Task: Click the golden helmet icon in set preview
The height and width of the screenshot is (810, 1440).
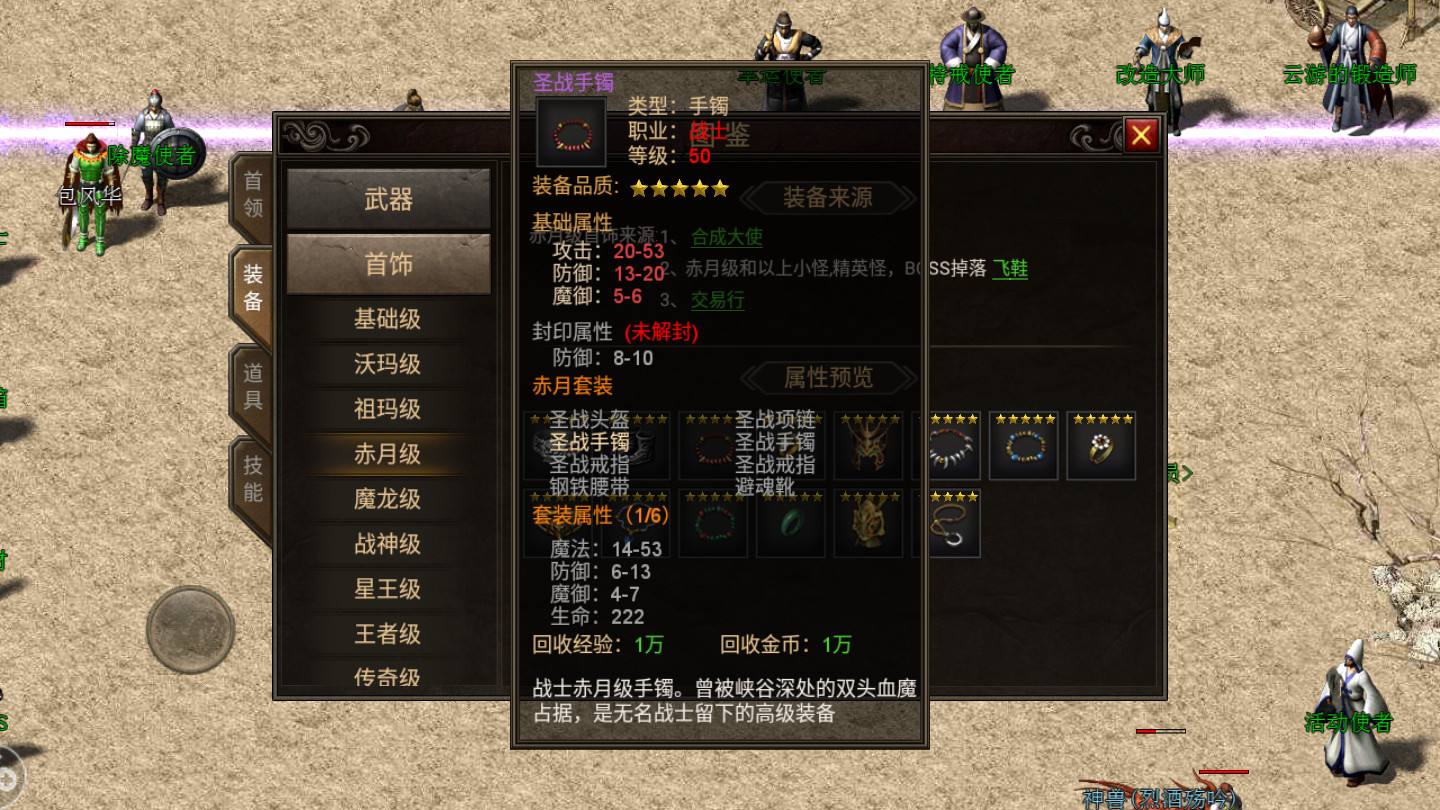Action: tap(868, 446)
